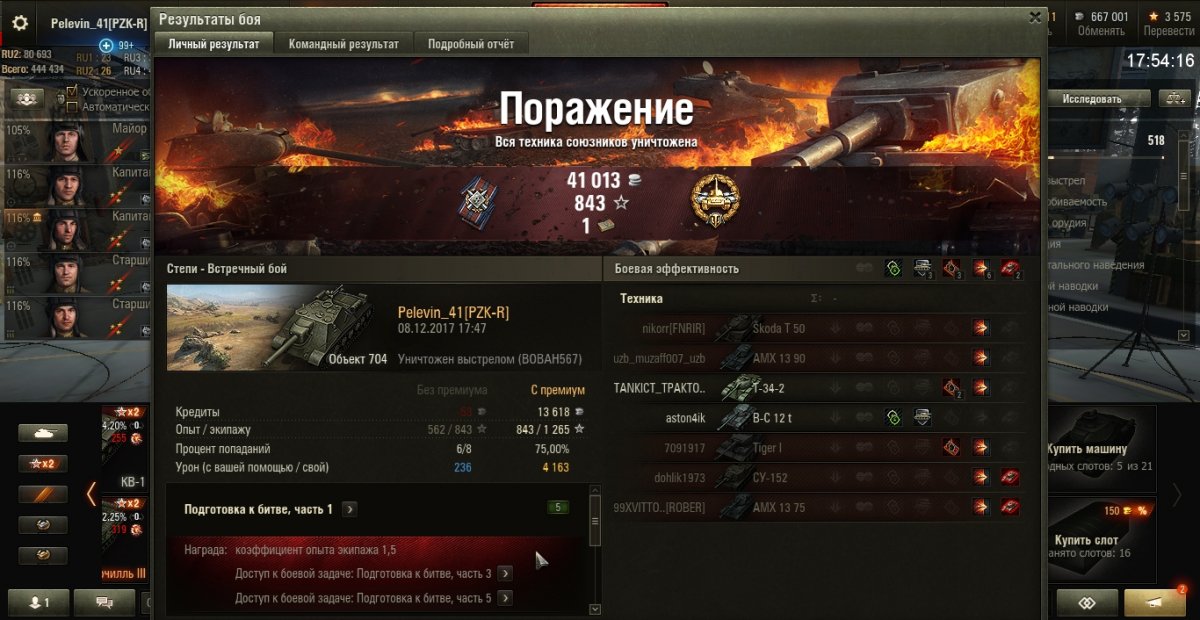
Task: Click the Исследовать research button
Action: [x=1091, y=99]
